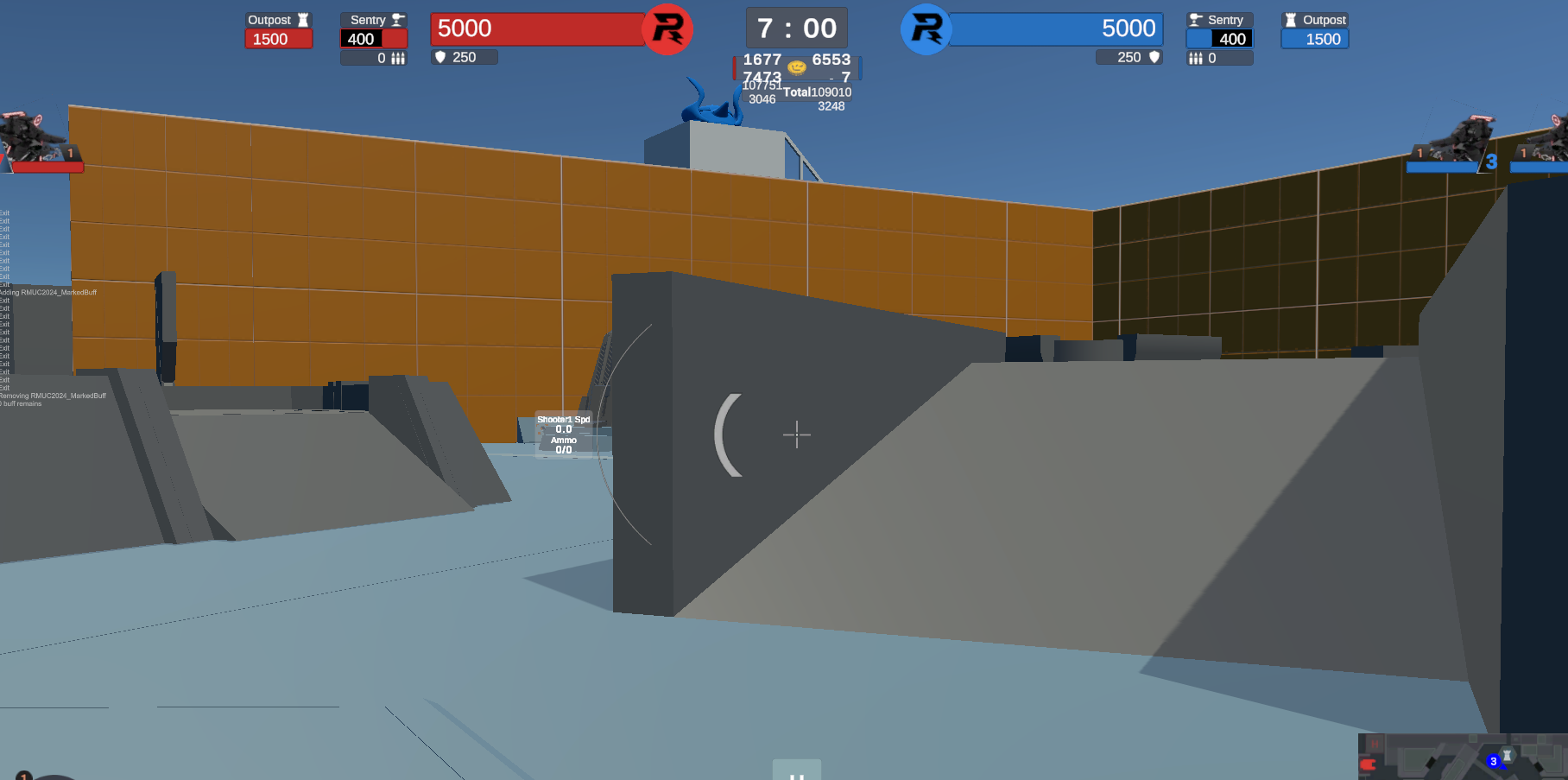The height and width of the screenshot is (780, 1568).
Task: Click the blue team R logo badge
Action: (x=926, y=29)
